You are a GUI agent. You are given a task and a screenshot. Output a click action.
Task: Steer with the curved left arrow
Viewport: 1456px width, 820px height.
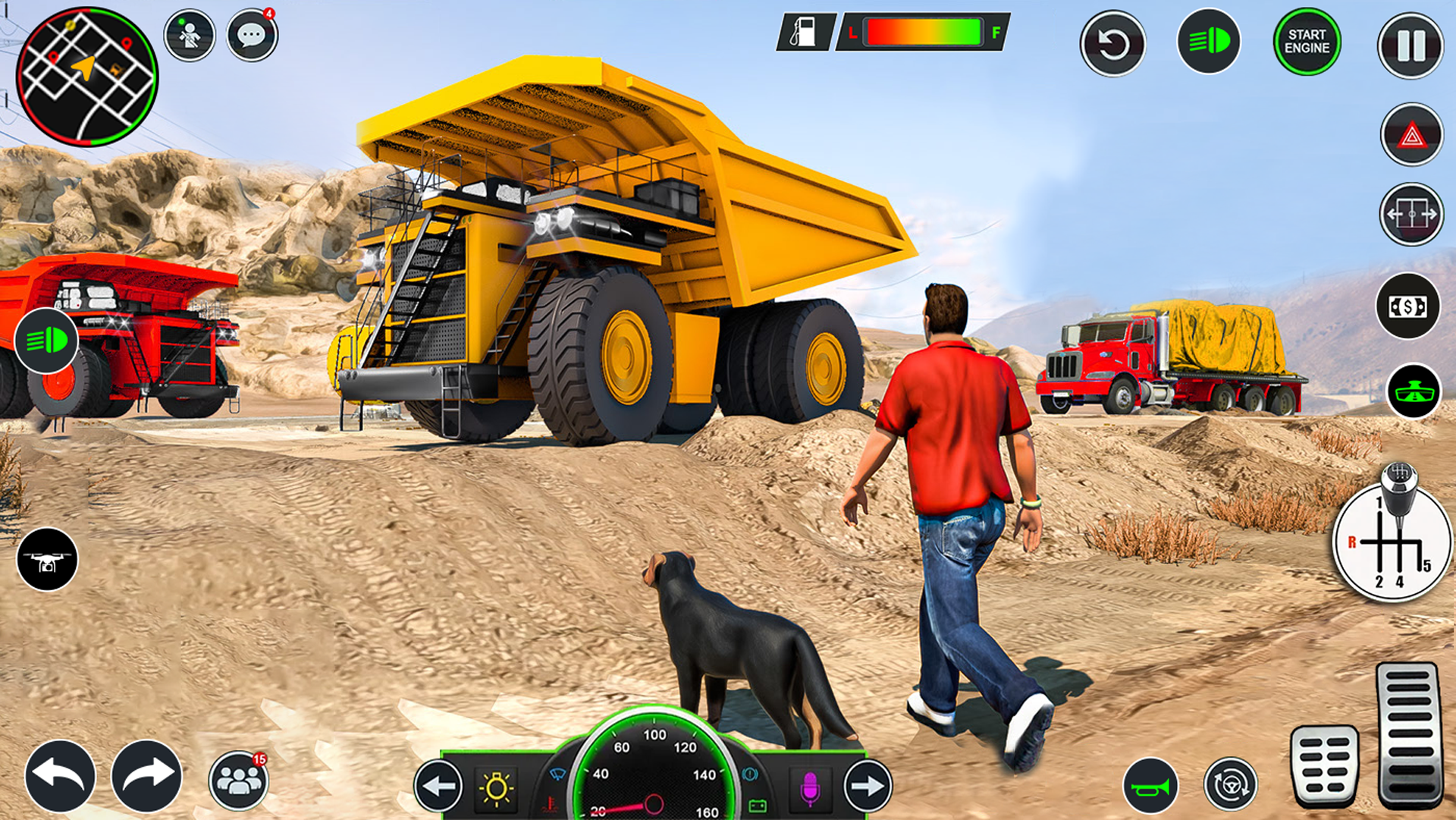pyautogui.click(x=60, y=776)
